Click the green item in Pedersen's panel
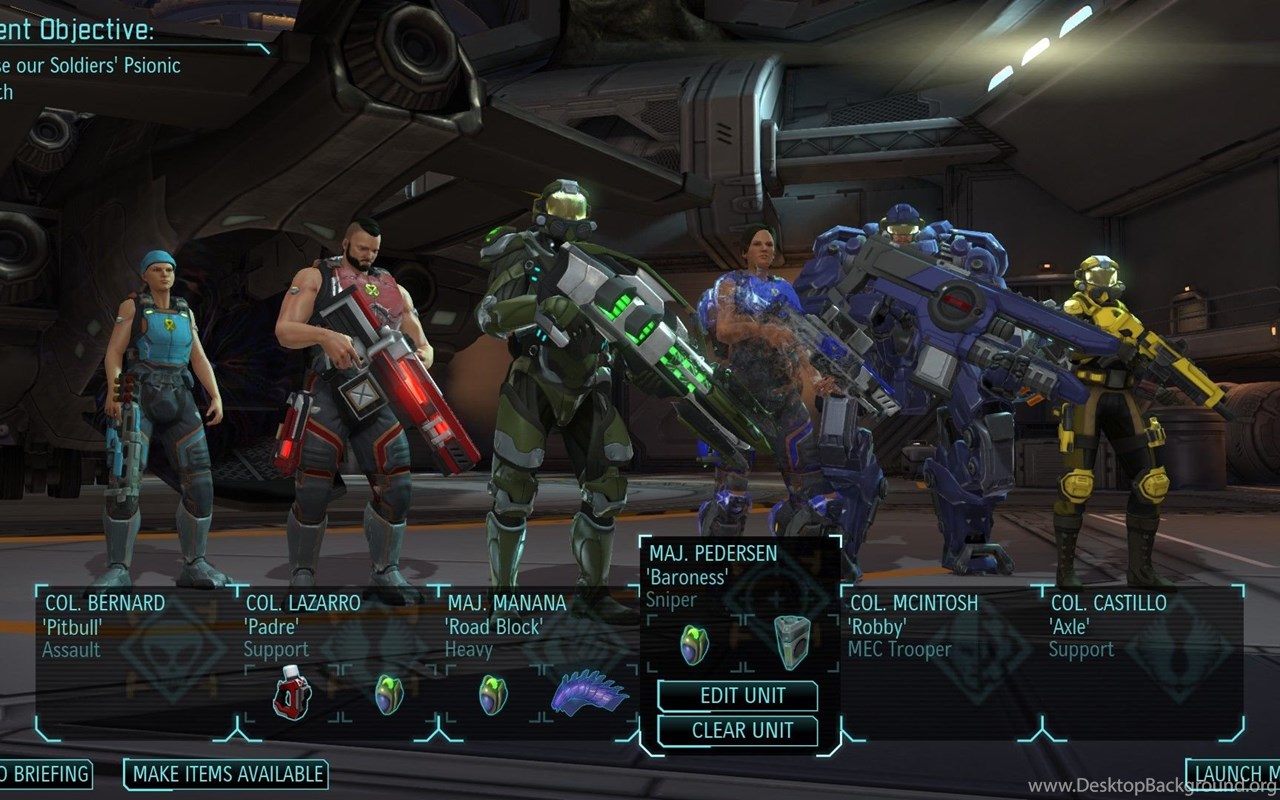1280x800 pixels. (694, 643)
